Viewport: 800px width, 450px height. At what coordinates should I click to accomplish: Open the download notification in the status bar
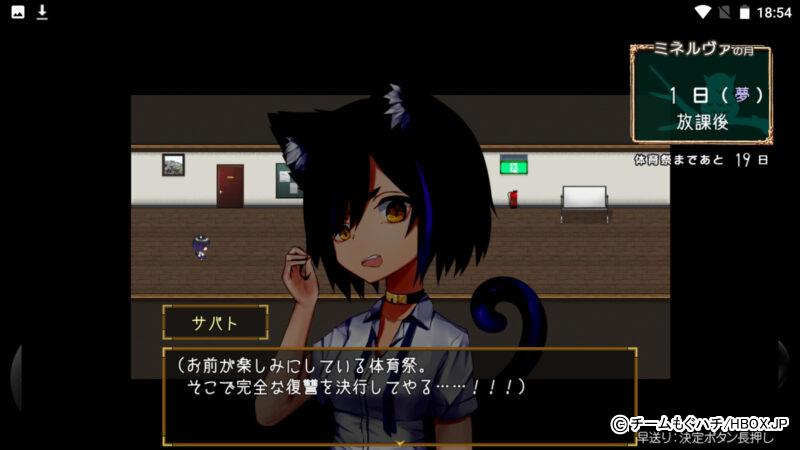coord(42,12)
